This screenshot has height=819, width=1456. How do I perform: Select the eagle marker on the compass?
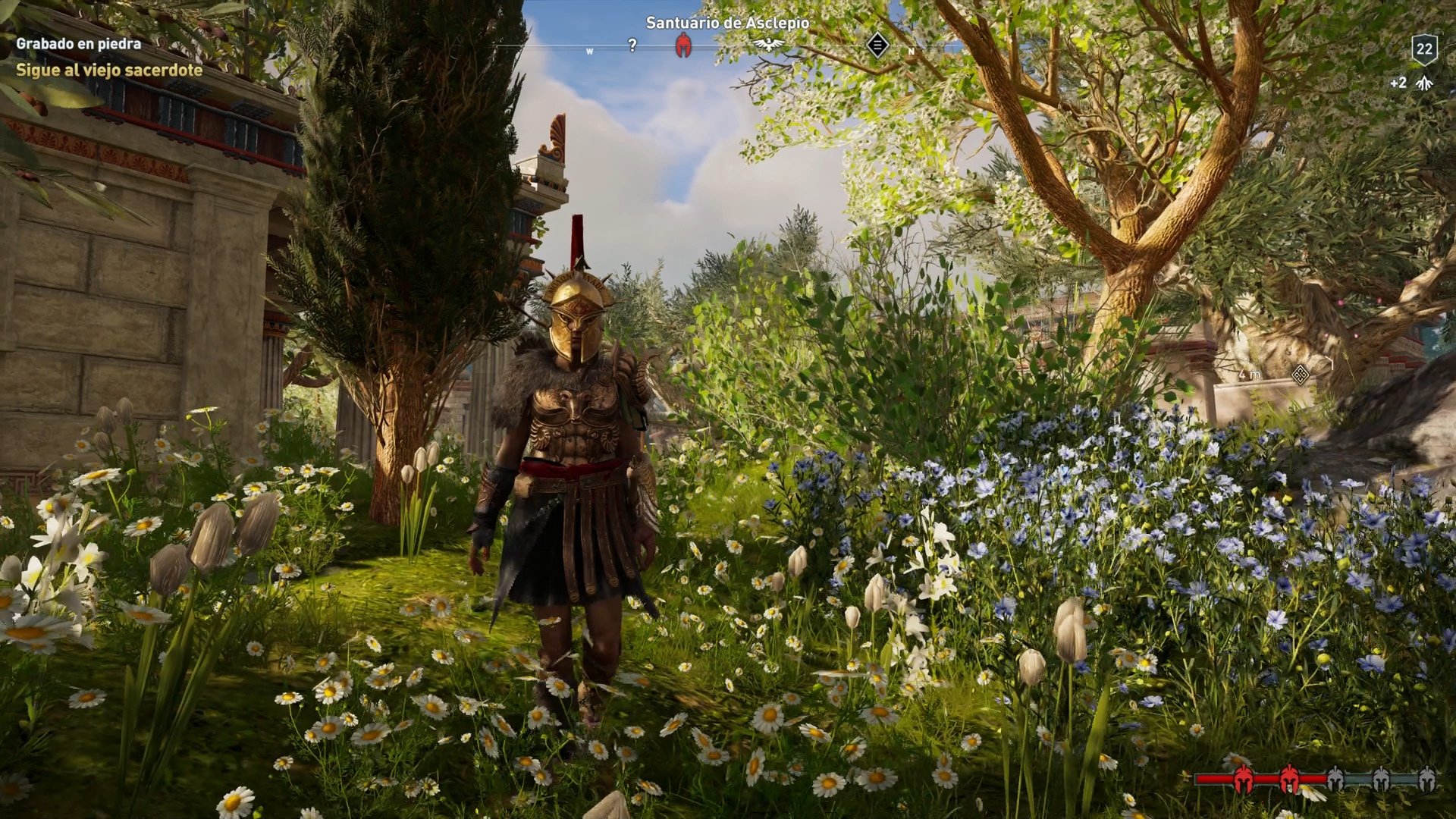770,45
